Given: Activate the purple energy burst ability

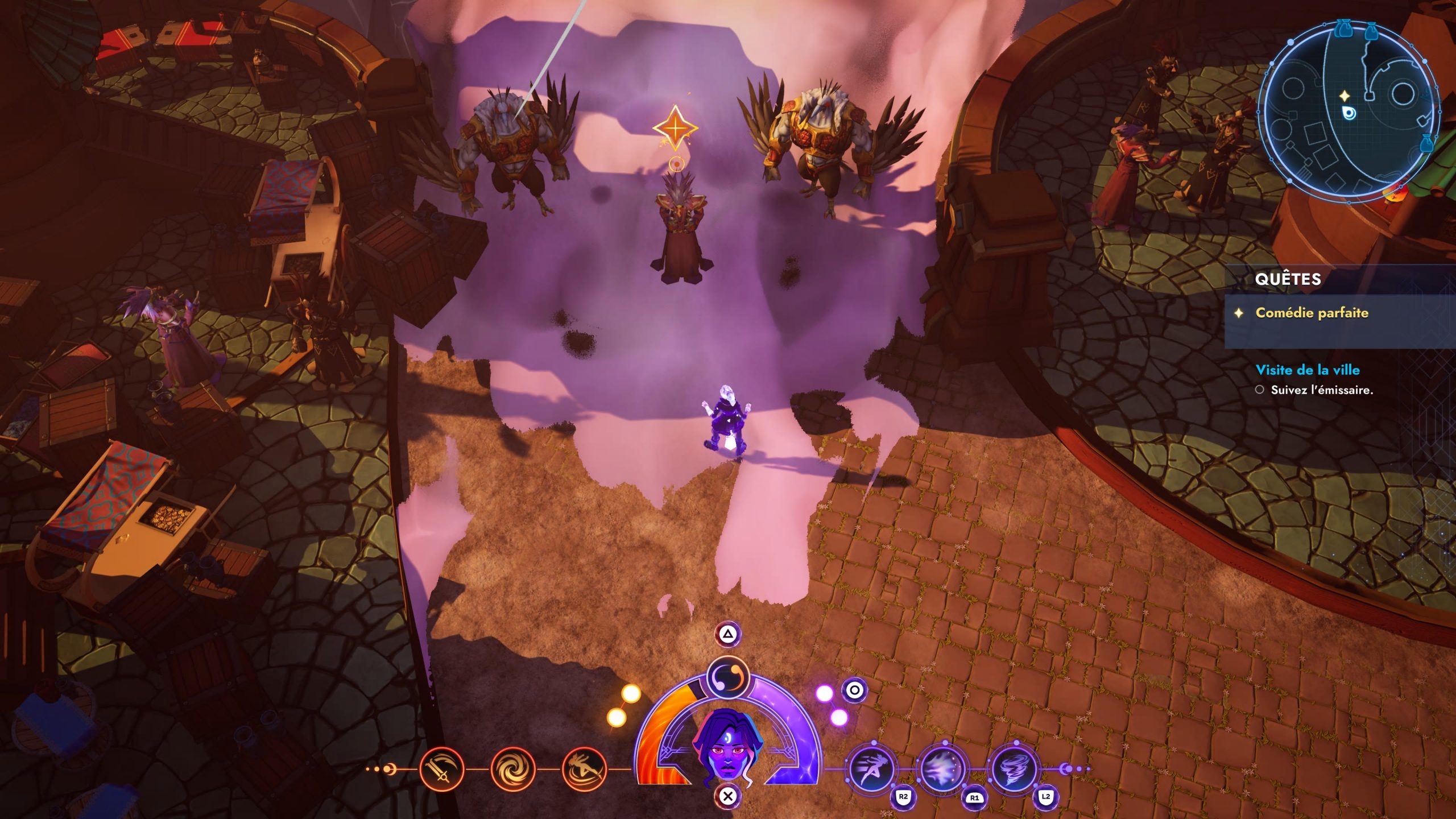Looking at the screenshot, I should point(942,770).
